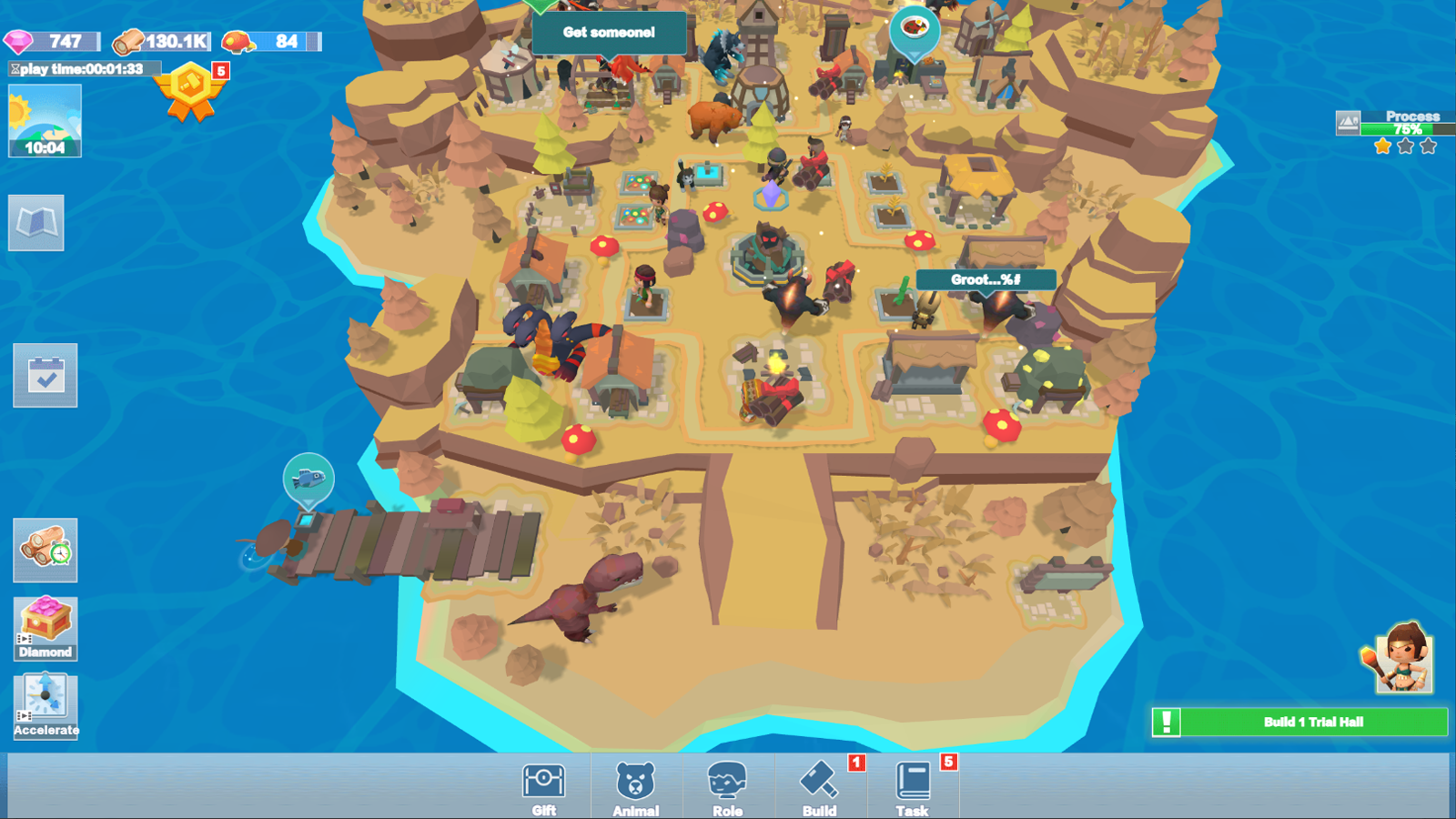Click the gold hammer medal badge
Image resolution: width=1456 pixels, height=819 pixels.
click(x=191, y=86)
